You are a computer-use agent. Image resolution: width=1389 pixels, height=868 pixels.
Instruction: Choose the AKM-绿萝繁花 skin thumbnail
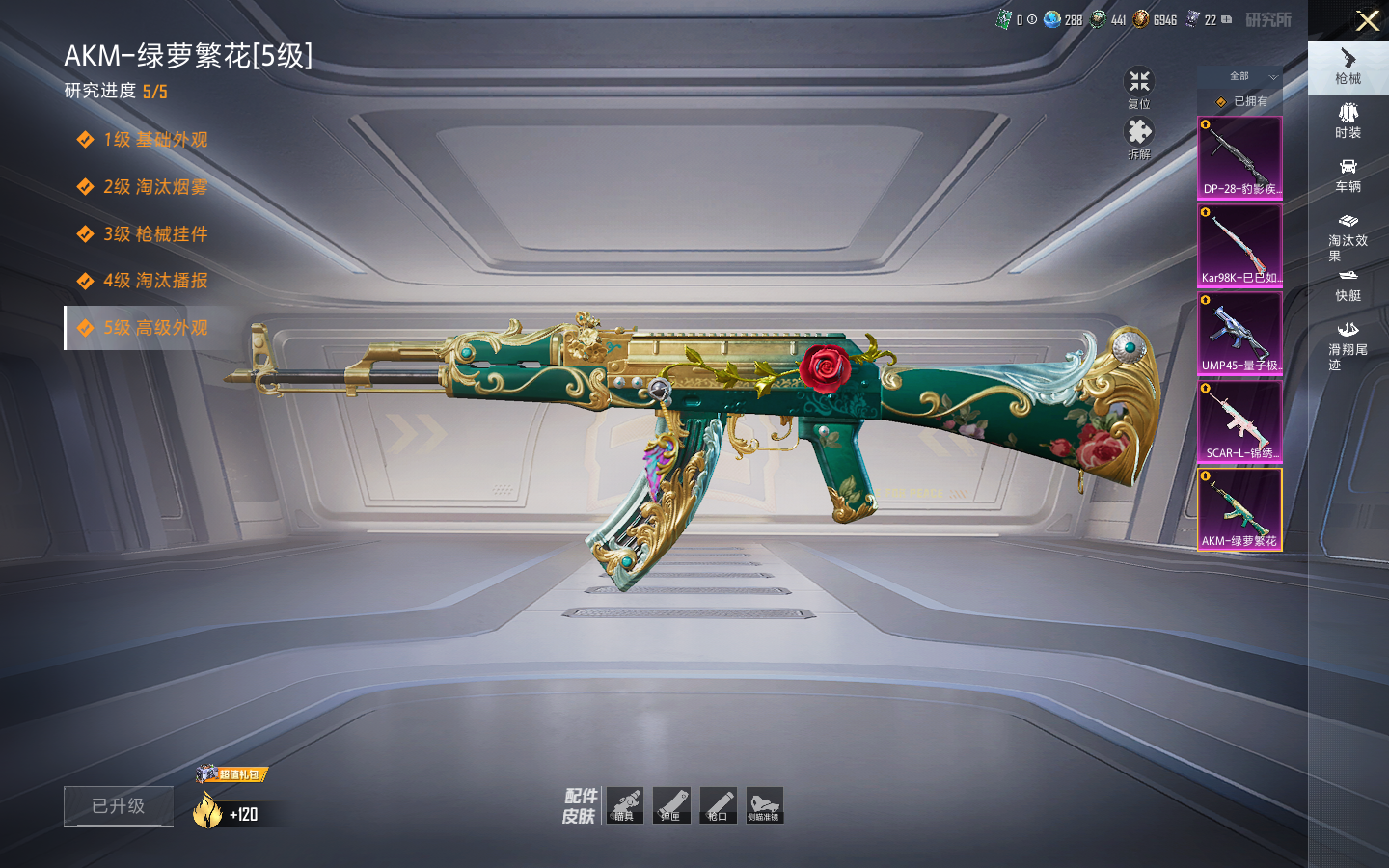pos(1239,509)
